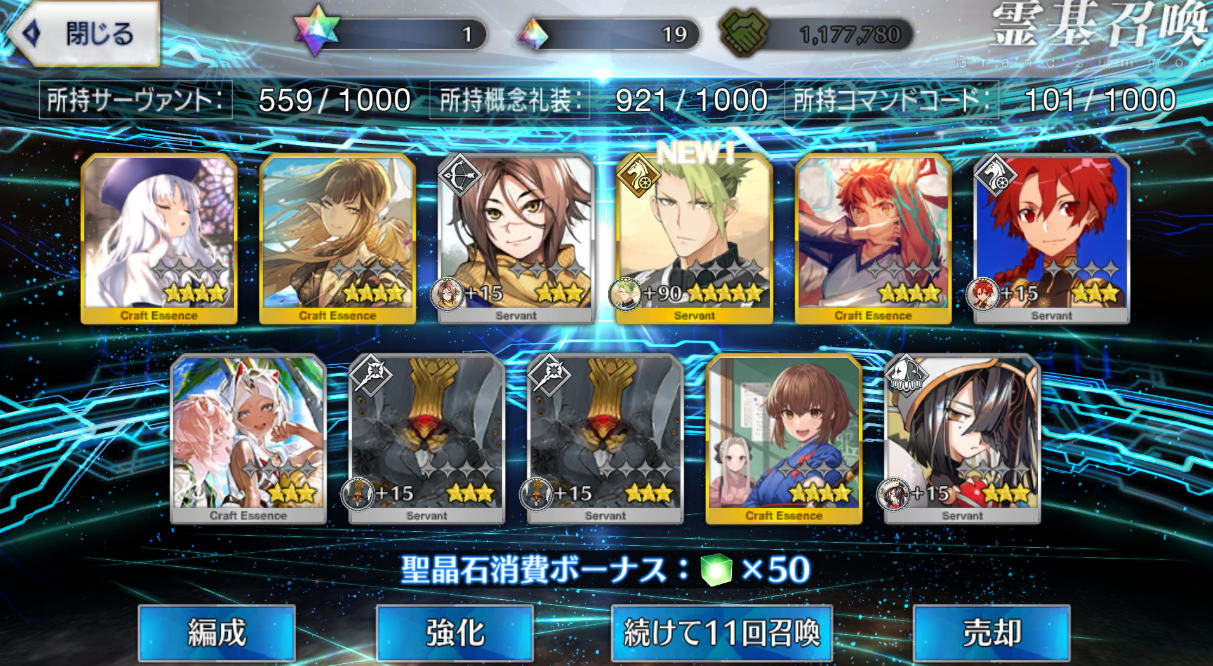The width and height of the screenshot is (1213, 666).
Task: Continue with another 11-summon roll
Action: pyautogui.click(x=721, y=632)
